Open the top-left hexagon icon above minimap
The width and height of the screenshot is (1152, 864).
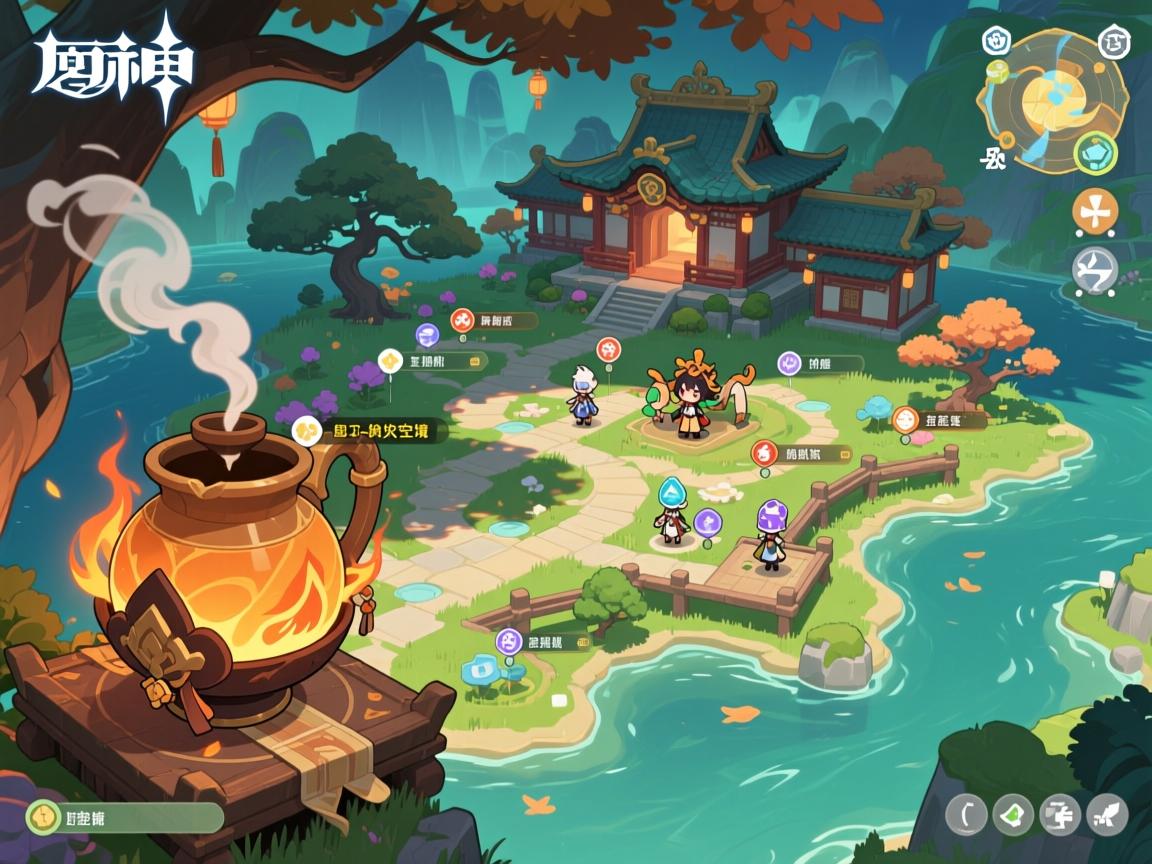coord(995,40)
